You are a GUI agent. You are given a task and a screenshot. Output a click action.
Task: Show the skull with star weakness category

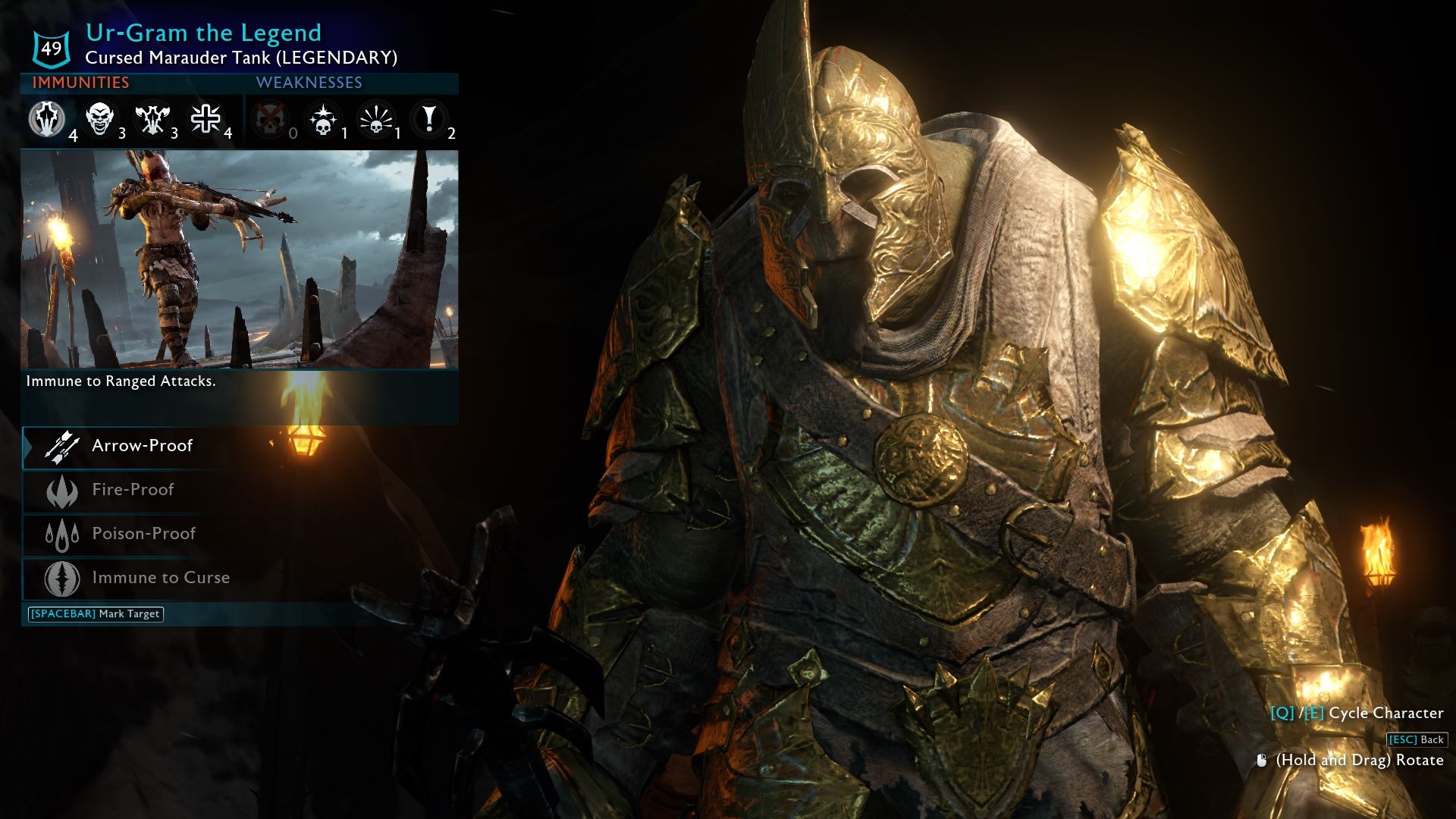[323, 120]
